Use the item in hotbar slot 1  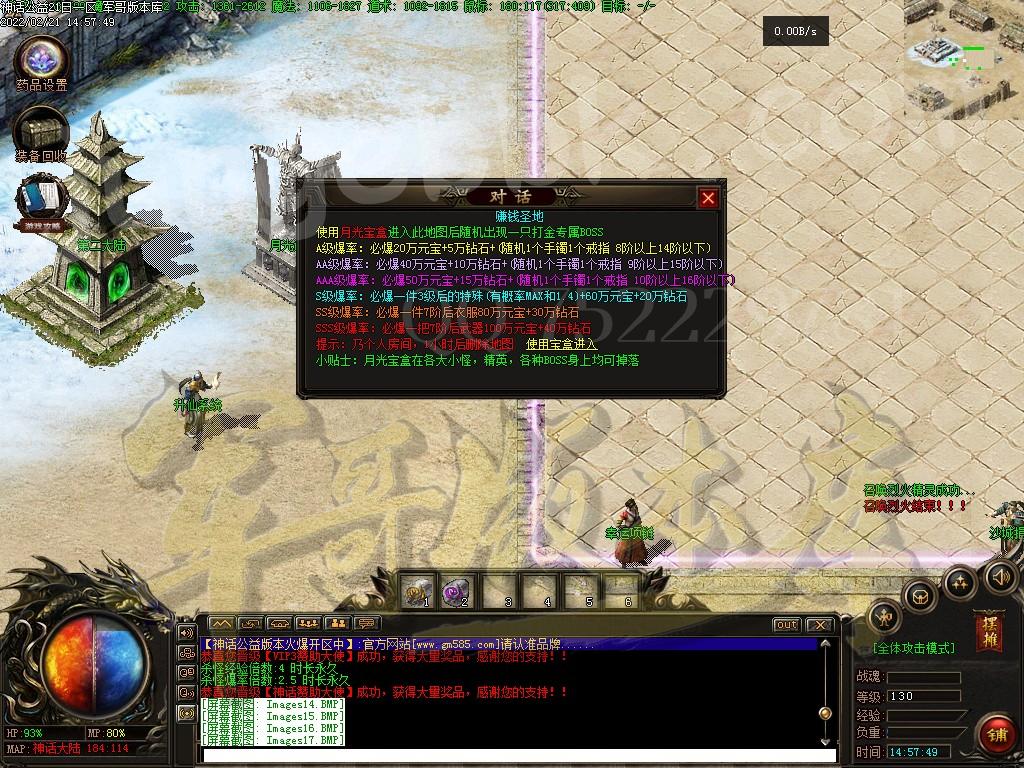418,590
